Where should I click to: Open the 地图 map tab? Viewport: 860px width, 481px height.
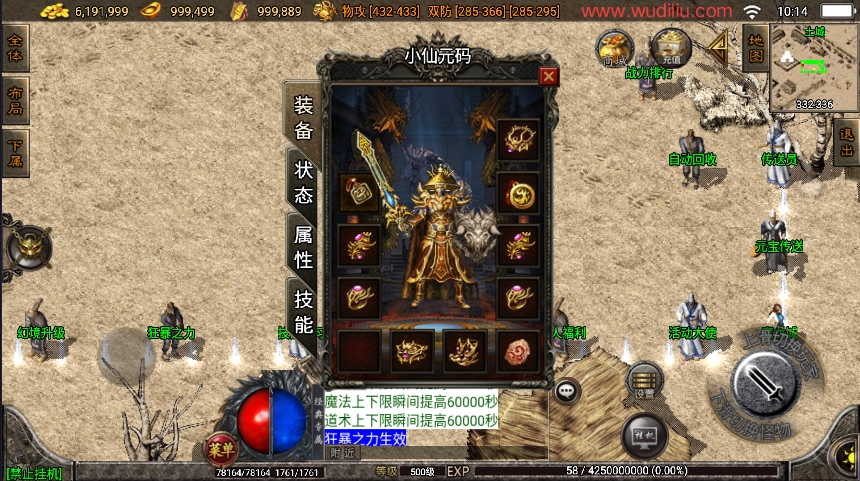[x=756, y=48]
